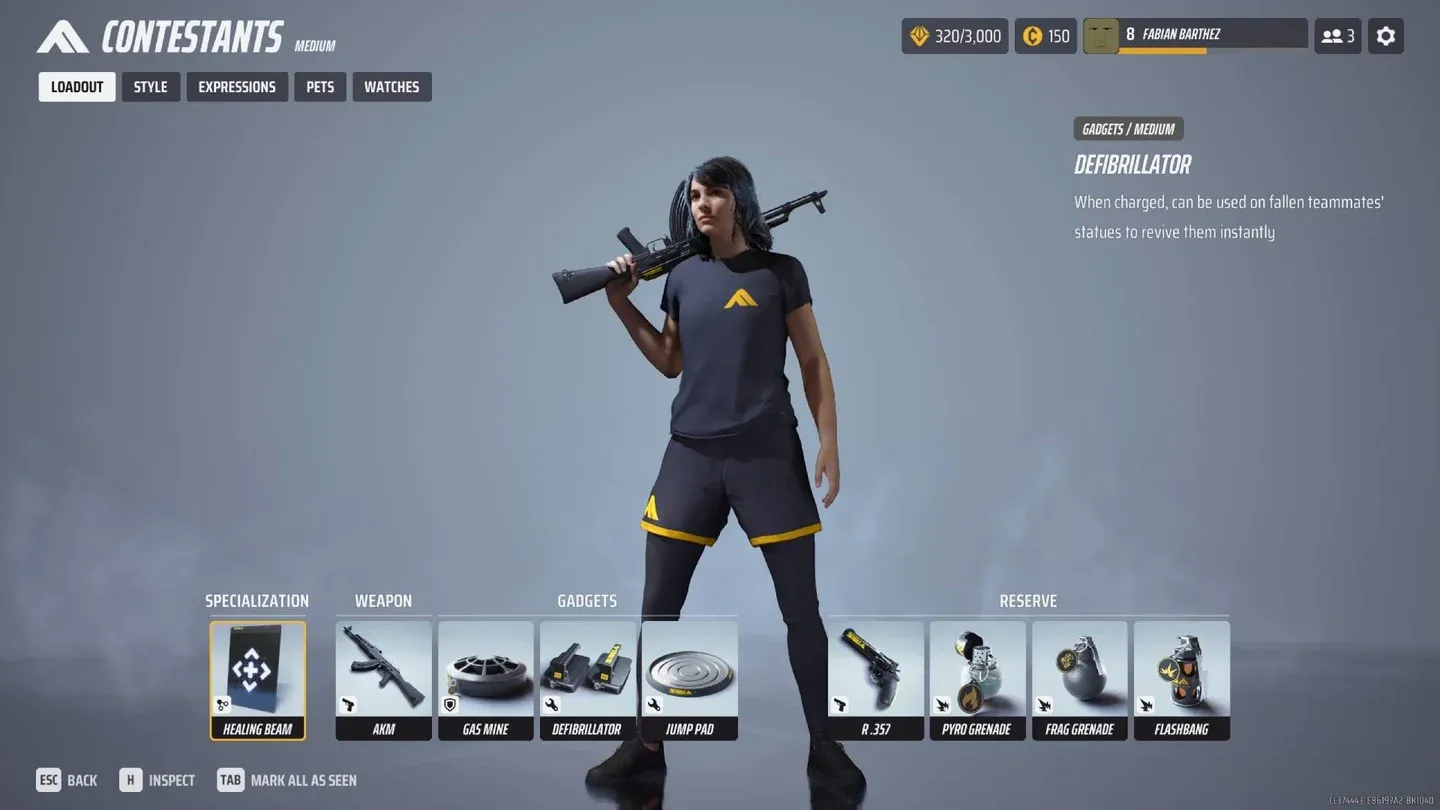Choose the Jump Pad gadget slot
Screen dimensions: 1440x810
(690, 680)
